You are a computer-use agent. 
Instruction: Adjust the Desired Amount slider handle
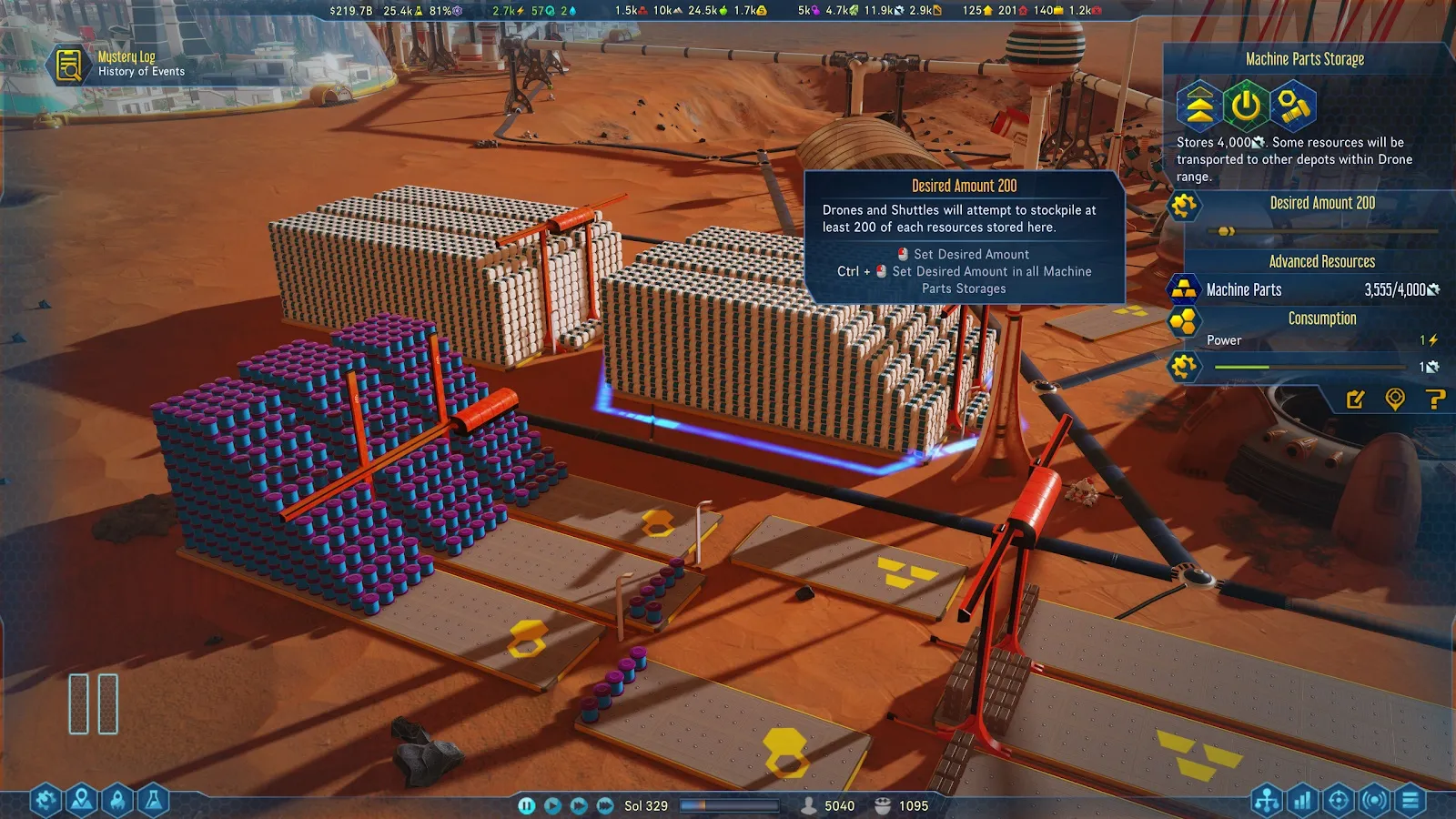coord(1225,231)
